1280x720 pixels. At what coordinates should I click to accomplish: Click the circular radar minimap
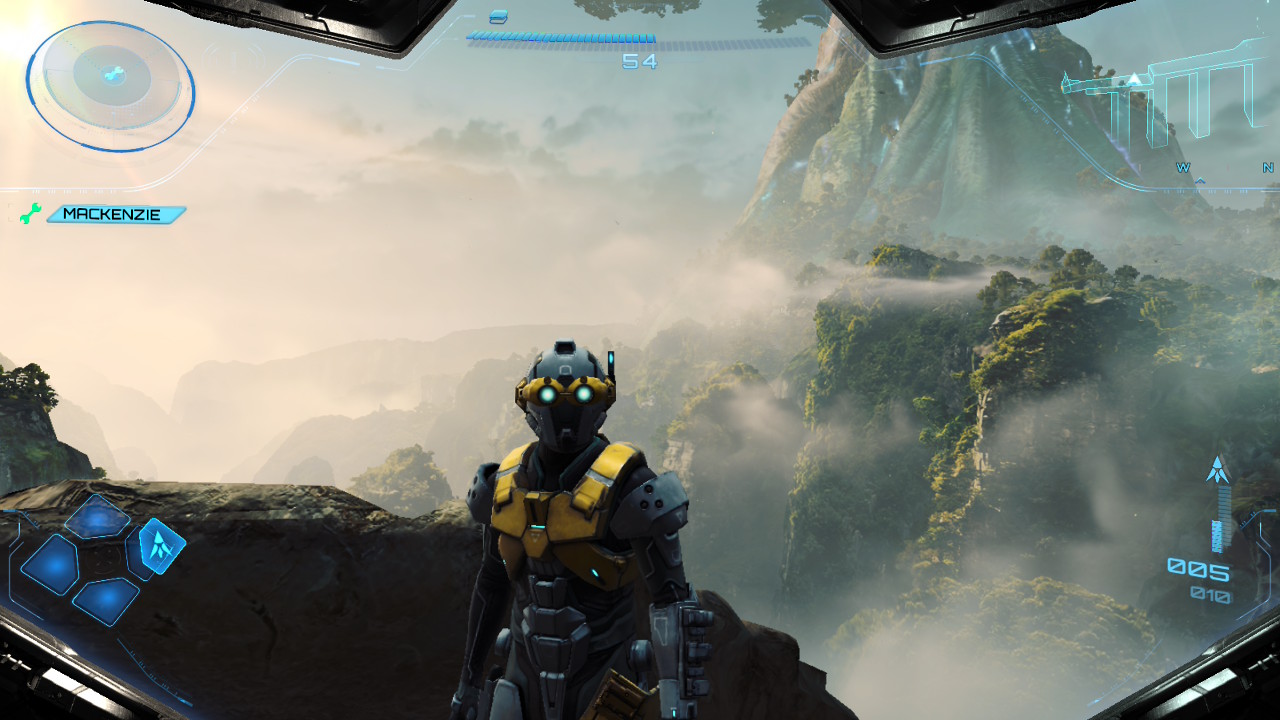tap(110, 86)
